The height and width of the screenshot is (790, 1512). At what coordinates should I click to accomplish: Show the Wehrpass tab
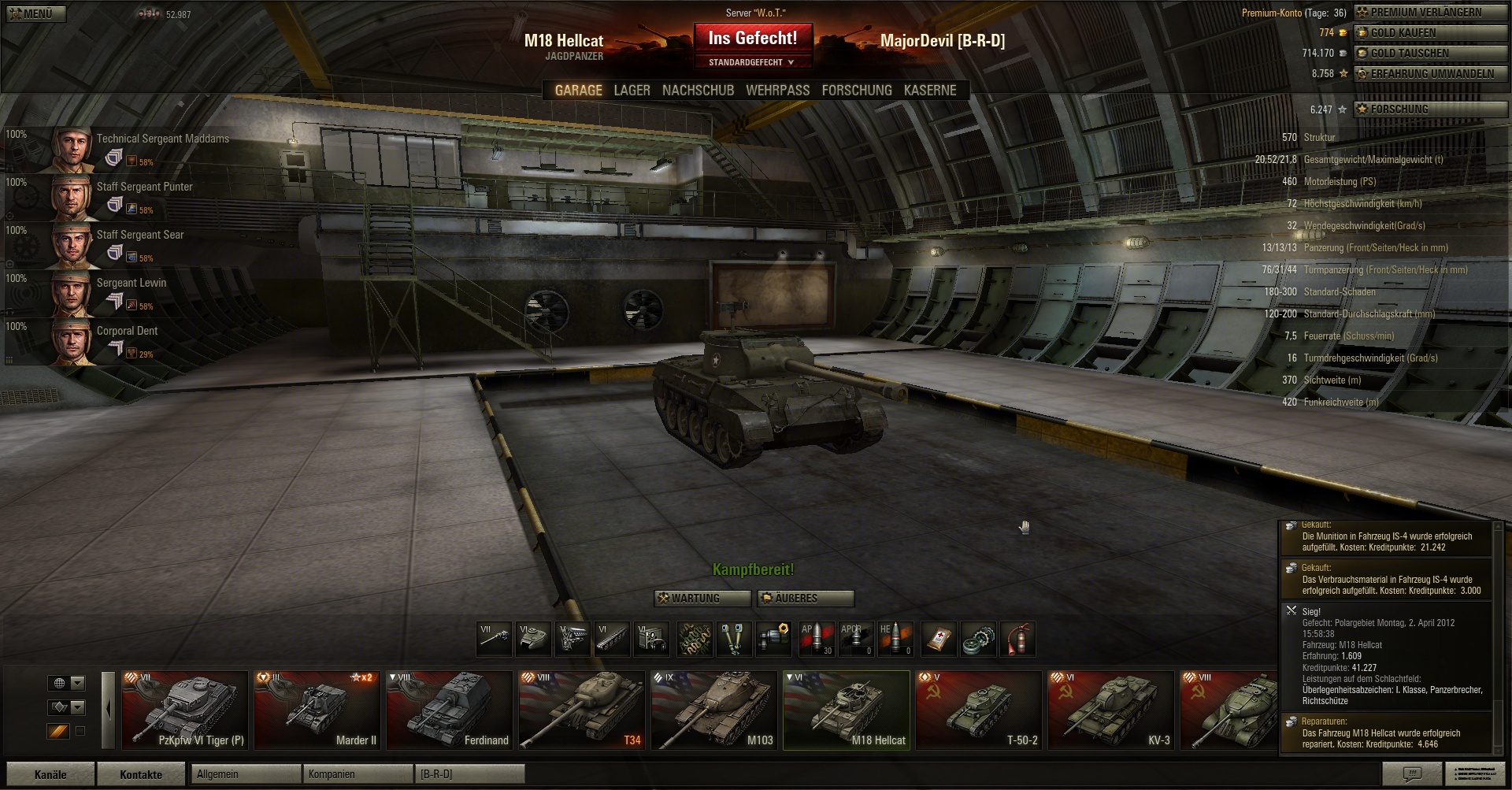[777, 91]
